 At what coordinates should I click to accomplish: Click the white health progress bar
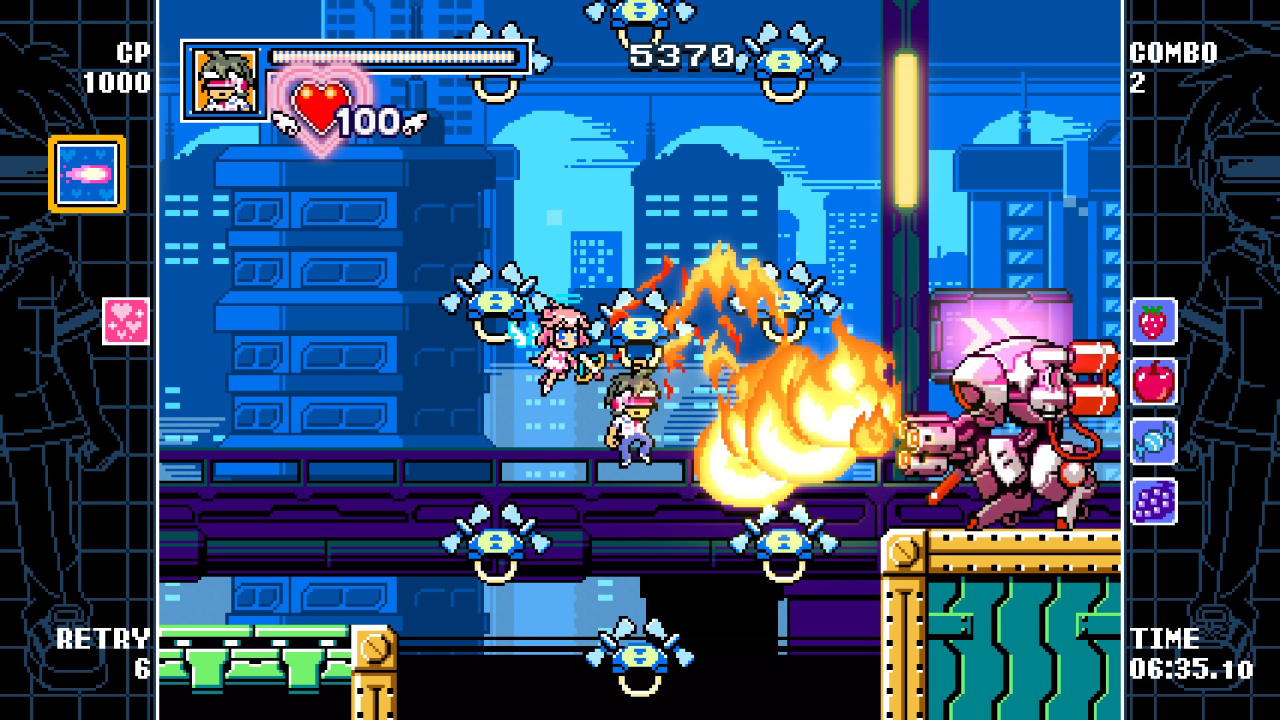point(395,55)
